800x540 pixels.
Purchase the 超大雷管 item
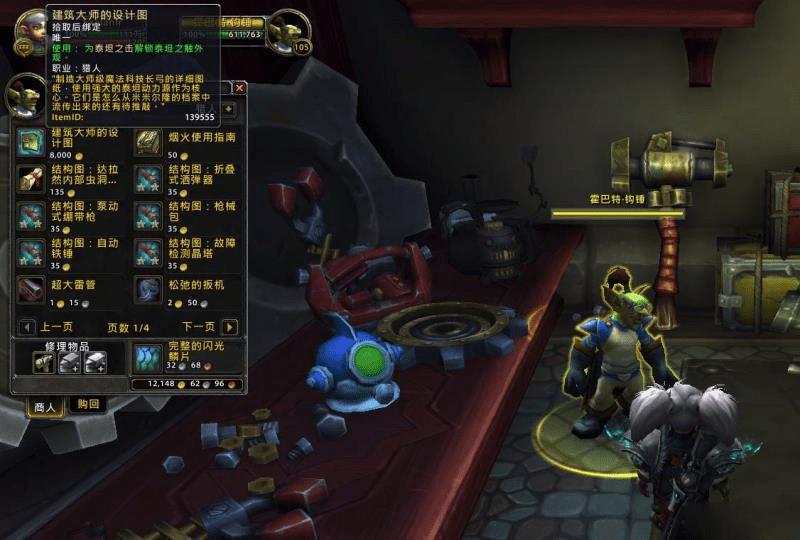click(x=30, y=289)
